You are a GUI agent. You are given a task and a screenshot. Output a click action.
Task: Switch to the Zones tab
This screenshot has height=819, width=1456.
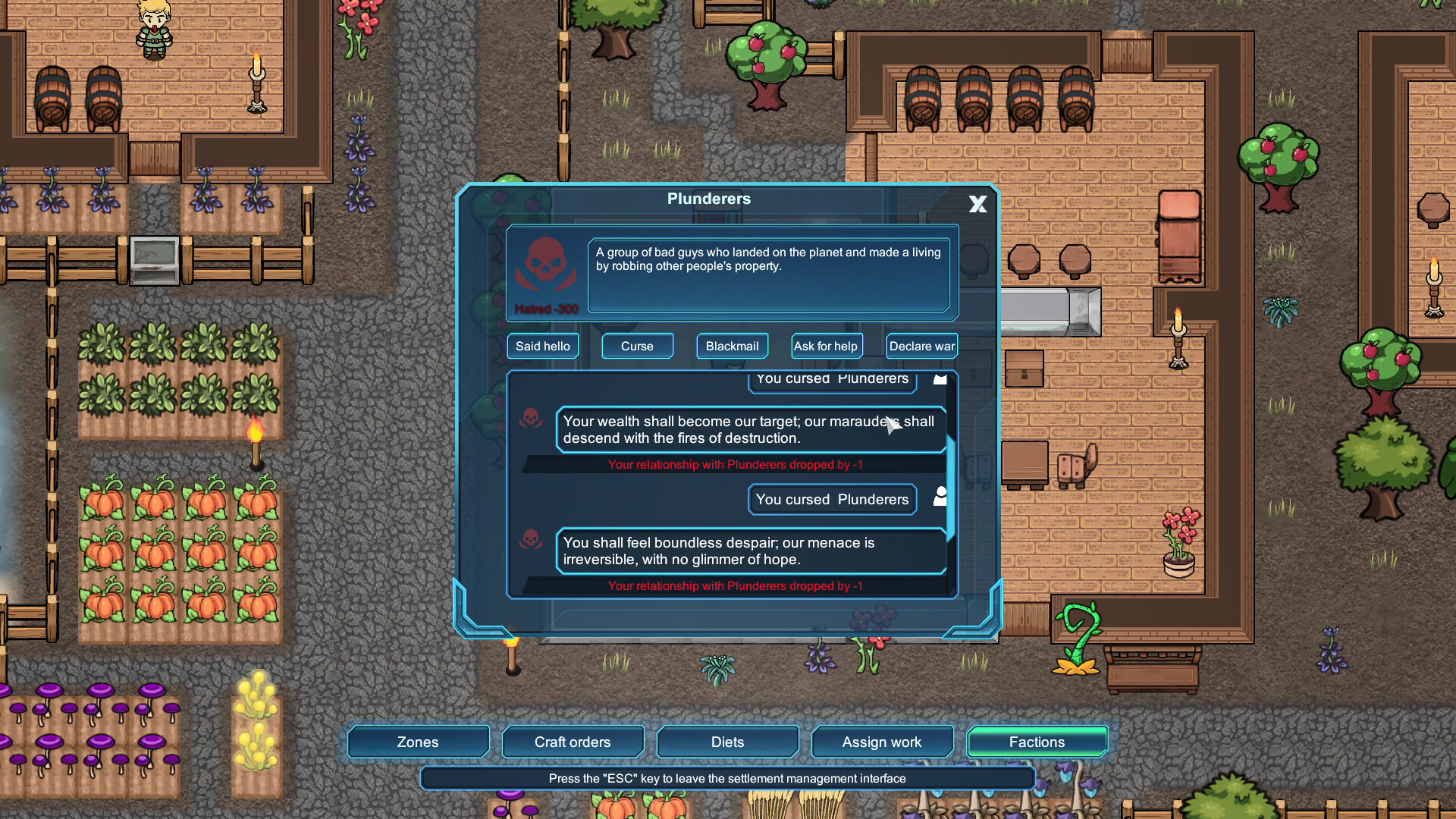point(417,742)
